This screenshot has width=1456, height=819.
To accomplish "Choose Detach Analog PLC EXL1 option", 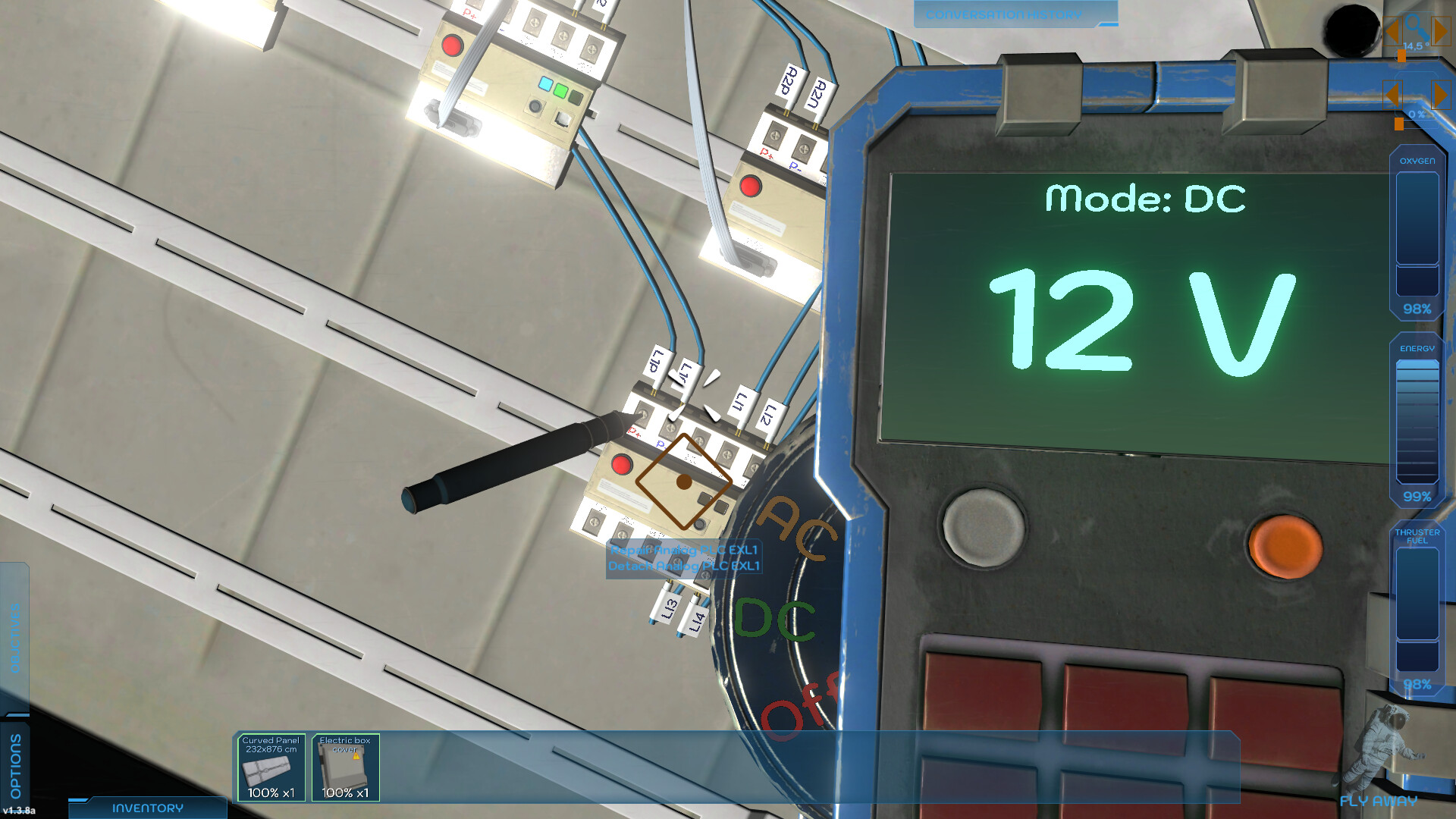I will [x=685, y=566].
